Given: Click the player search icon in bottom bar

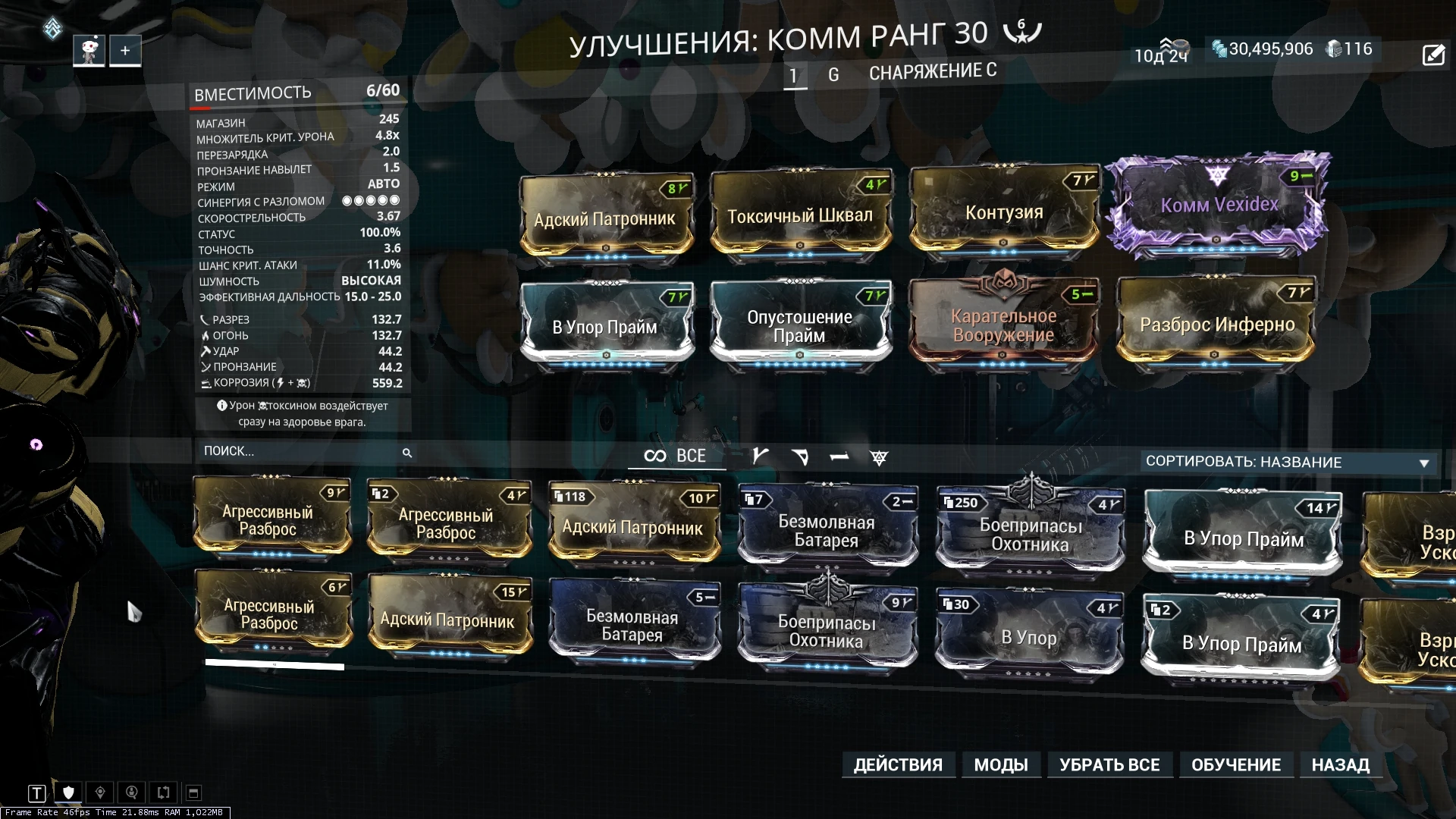Looking at the screenshot, I should (132, 792).
